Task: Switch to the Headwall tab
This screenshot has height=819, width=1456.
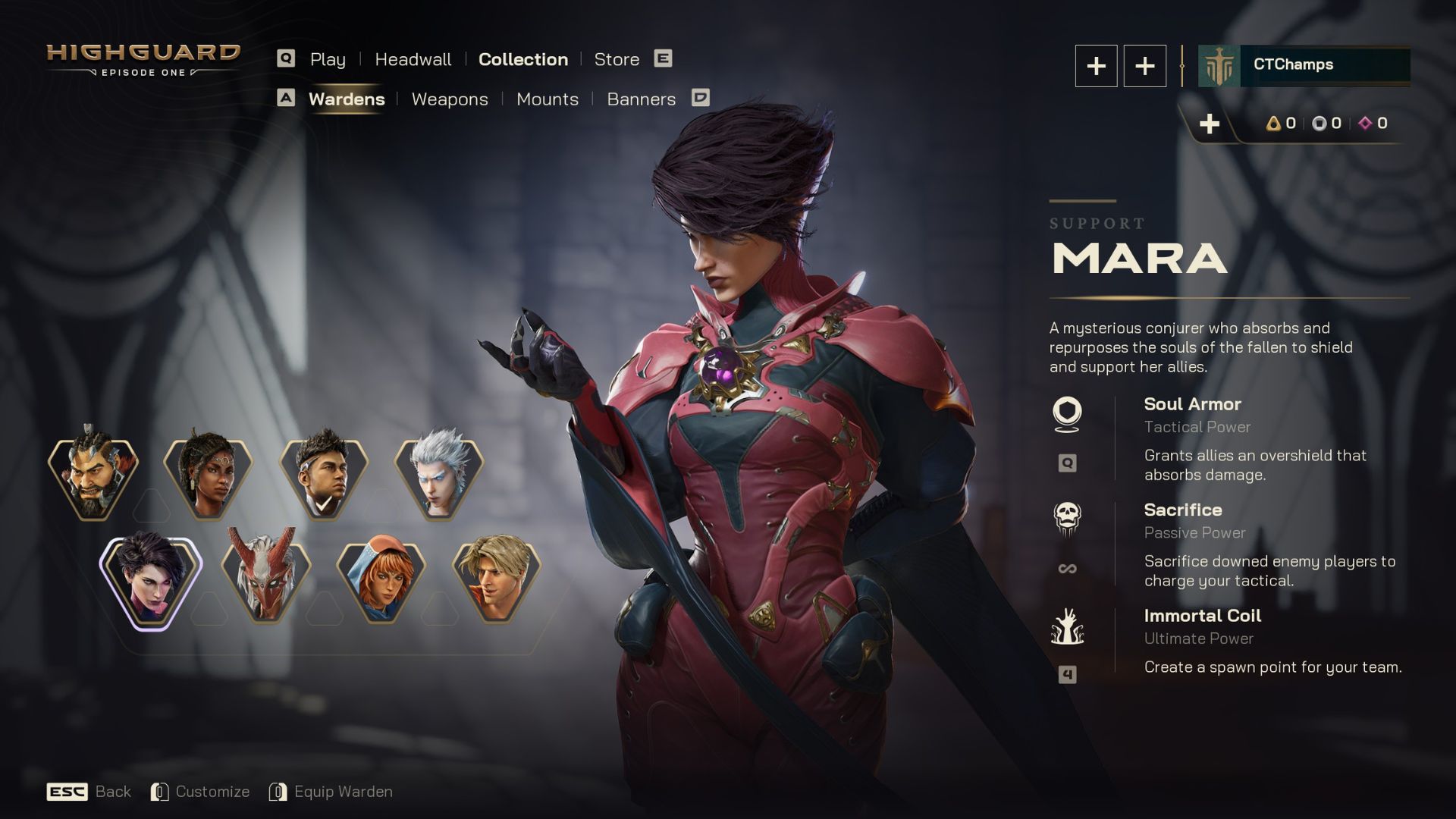Action: pyautogui.click(x=413, y=59)
